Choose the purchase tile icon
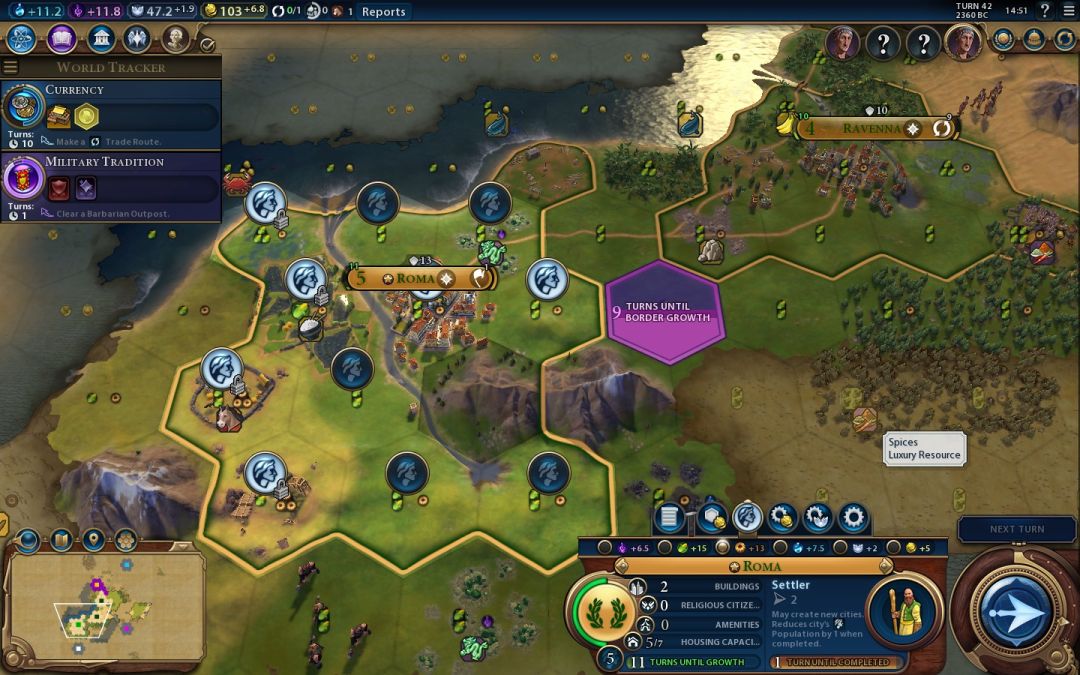 tap(712, 518)
